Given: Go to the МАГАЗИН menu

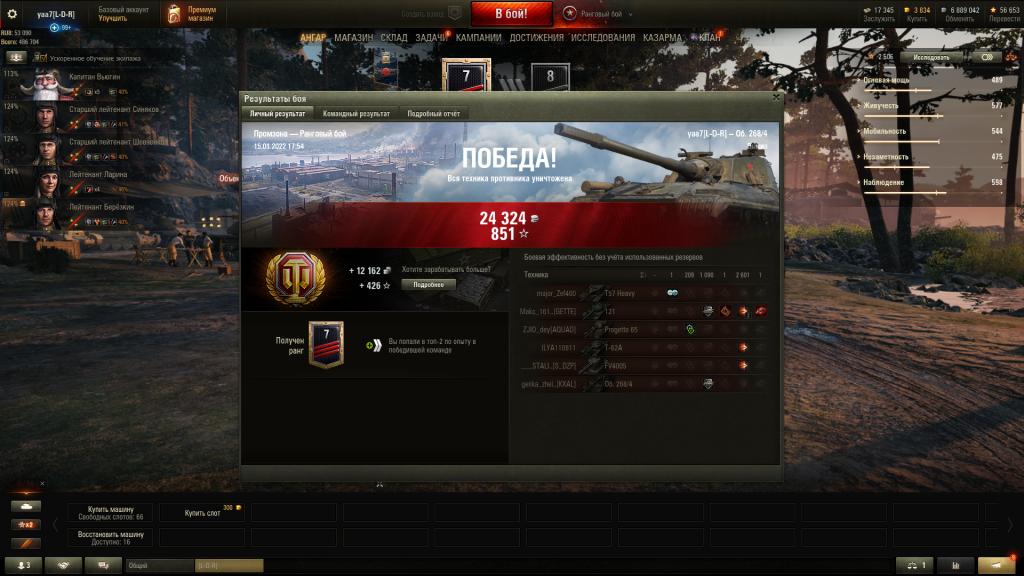Looking at the screenshot, I should point(353,38).
